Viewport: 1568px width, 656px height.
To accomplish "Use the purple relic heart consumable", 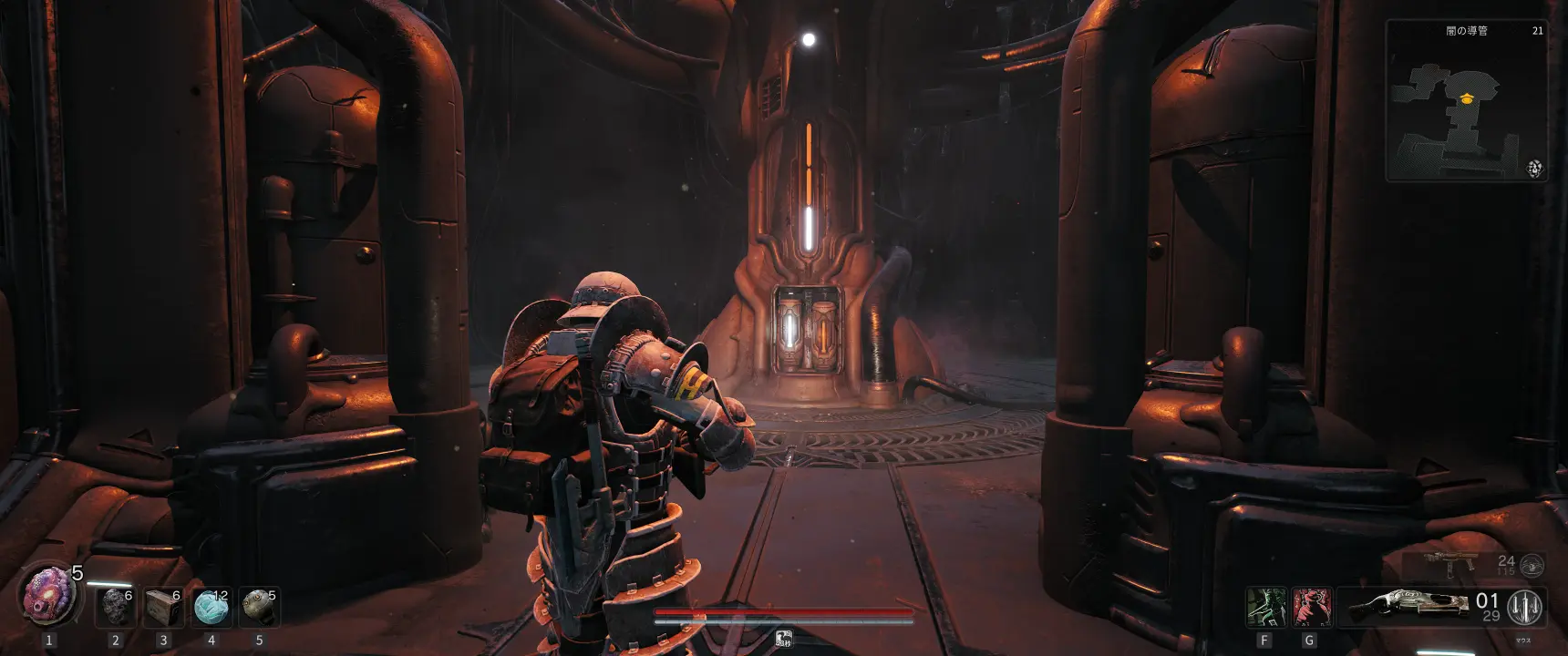I will [49, 593].
